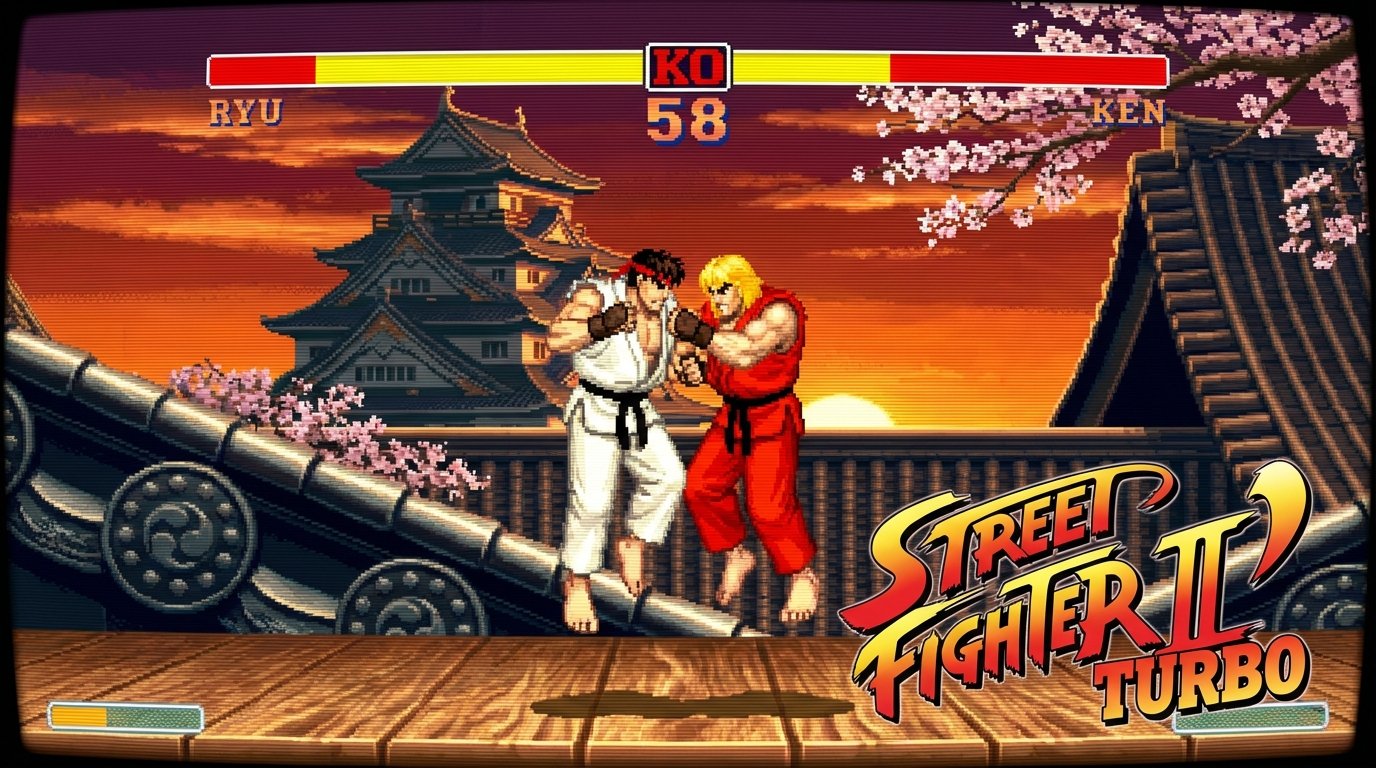This screenshot has width=1376, height=768.
Task: Click the KO emblem at top center
Action: click(x=688, y=67)
